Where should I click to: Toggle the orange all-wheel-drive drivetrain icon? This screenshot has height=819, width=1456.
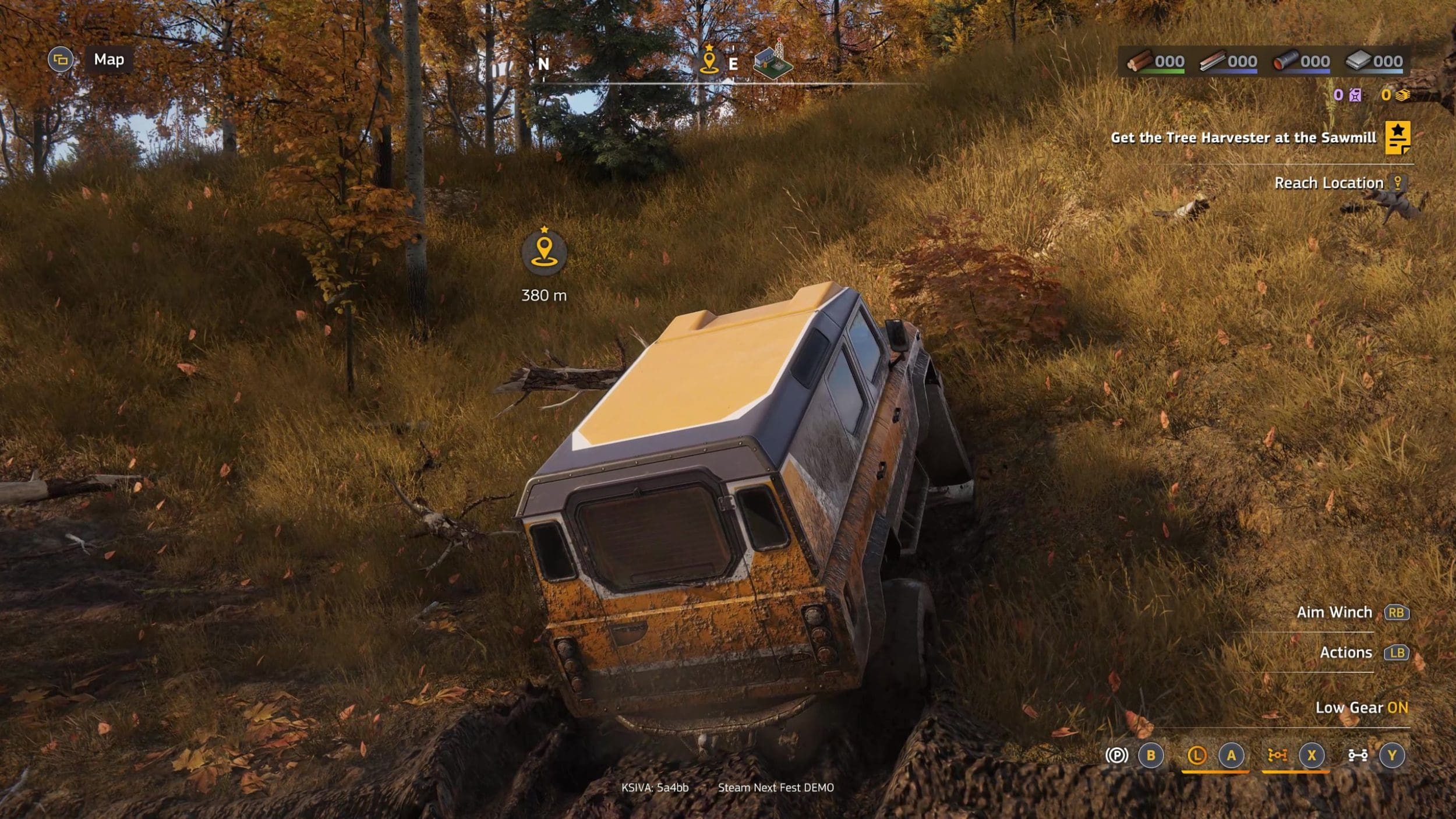pyautogui.click(x=1277, y=756)
